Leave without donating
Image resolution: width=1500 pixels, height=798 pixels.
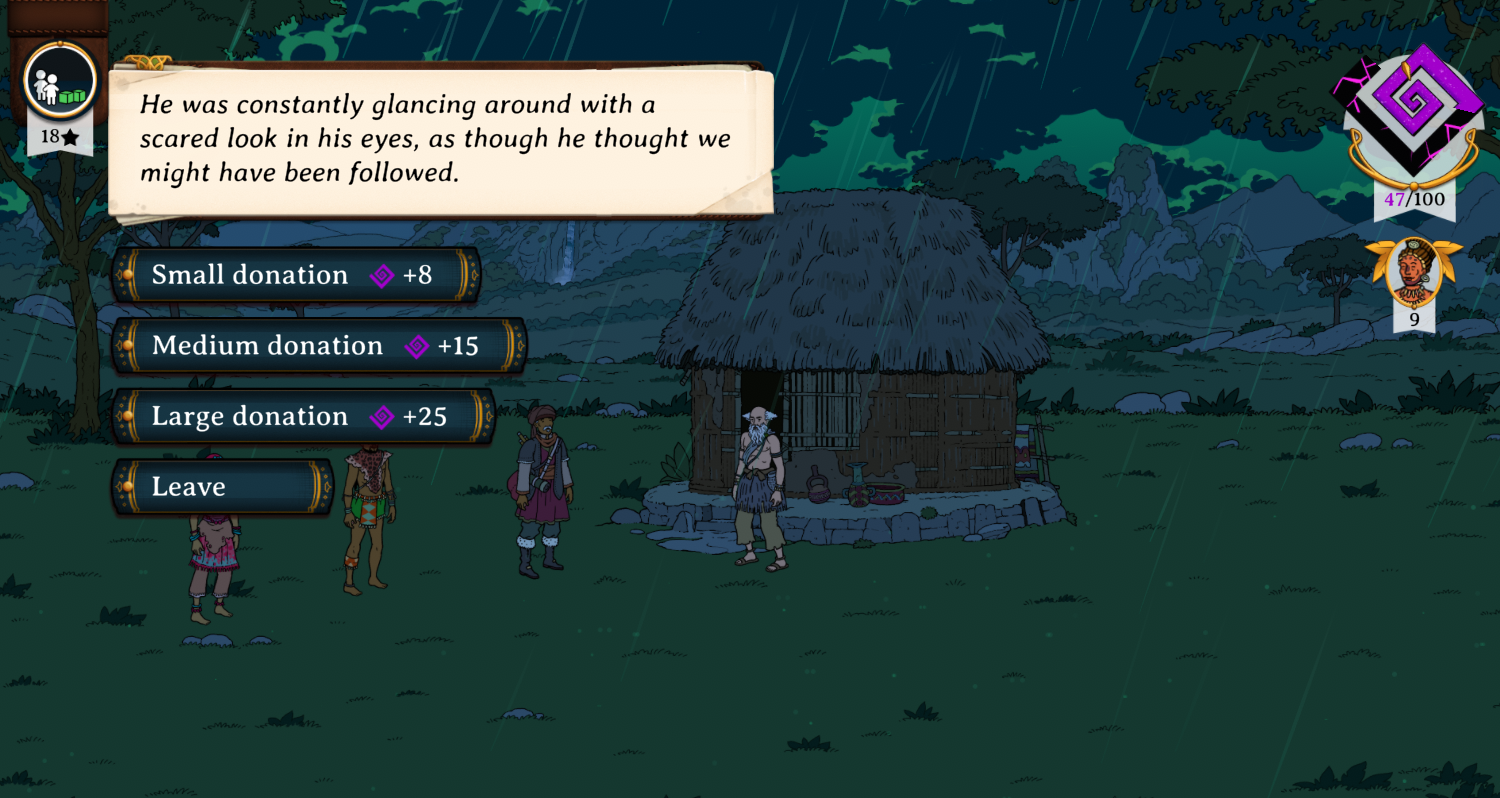tap(222, 487)
